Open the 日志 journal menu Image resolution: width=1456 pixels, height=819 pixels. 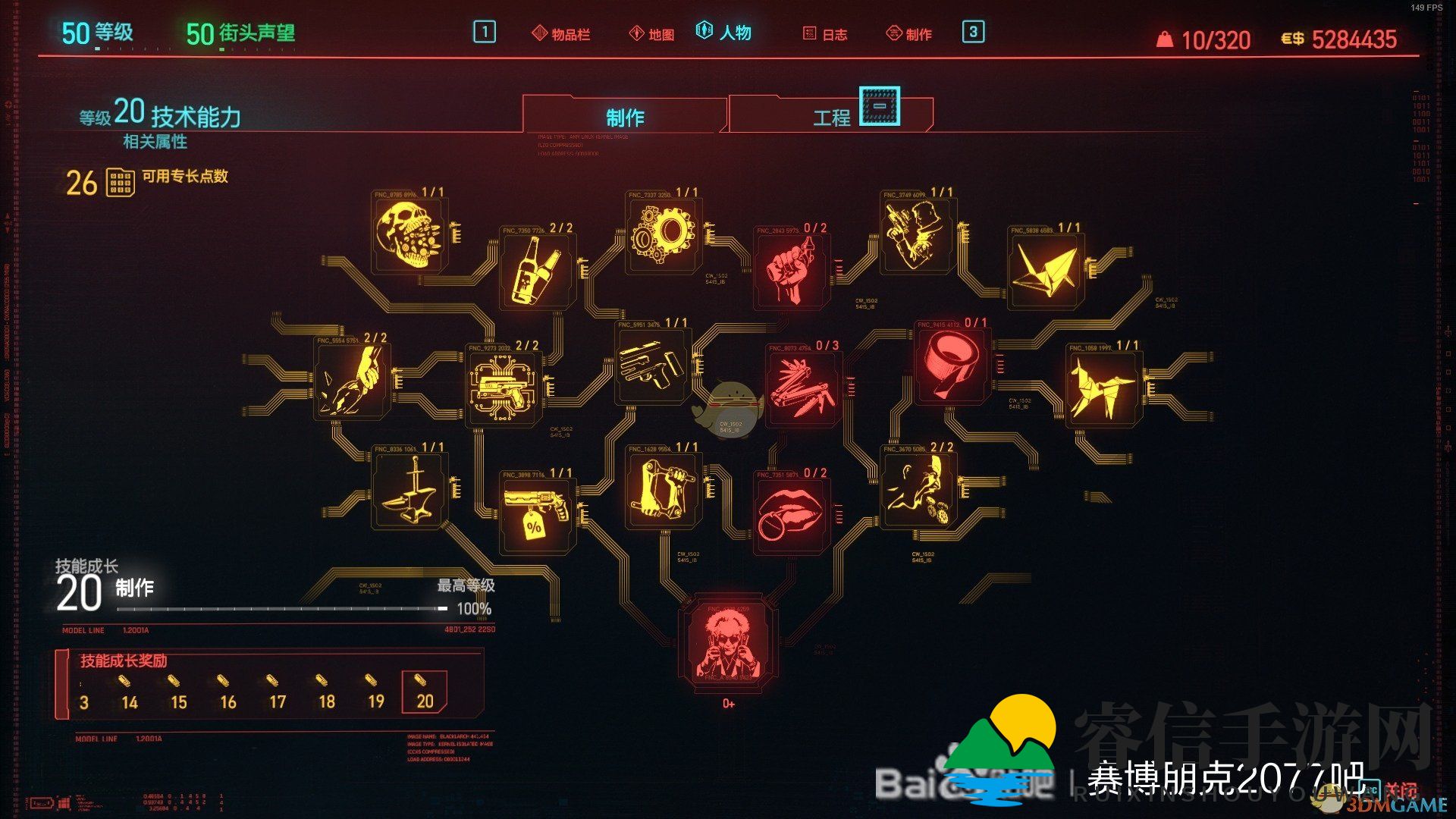[x=825, y=34]
